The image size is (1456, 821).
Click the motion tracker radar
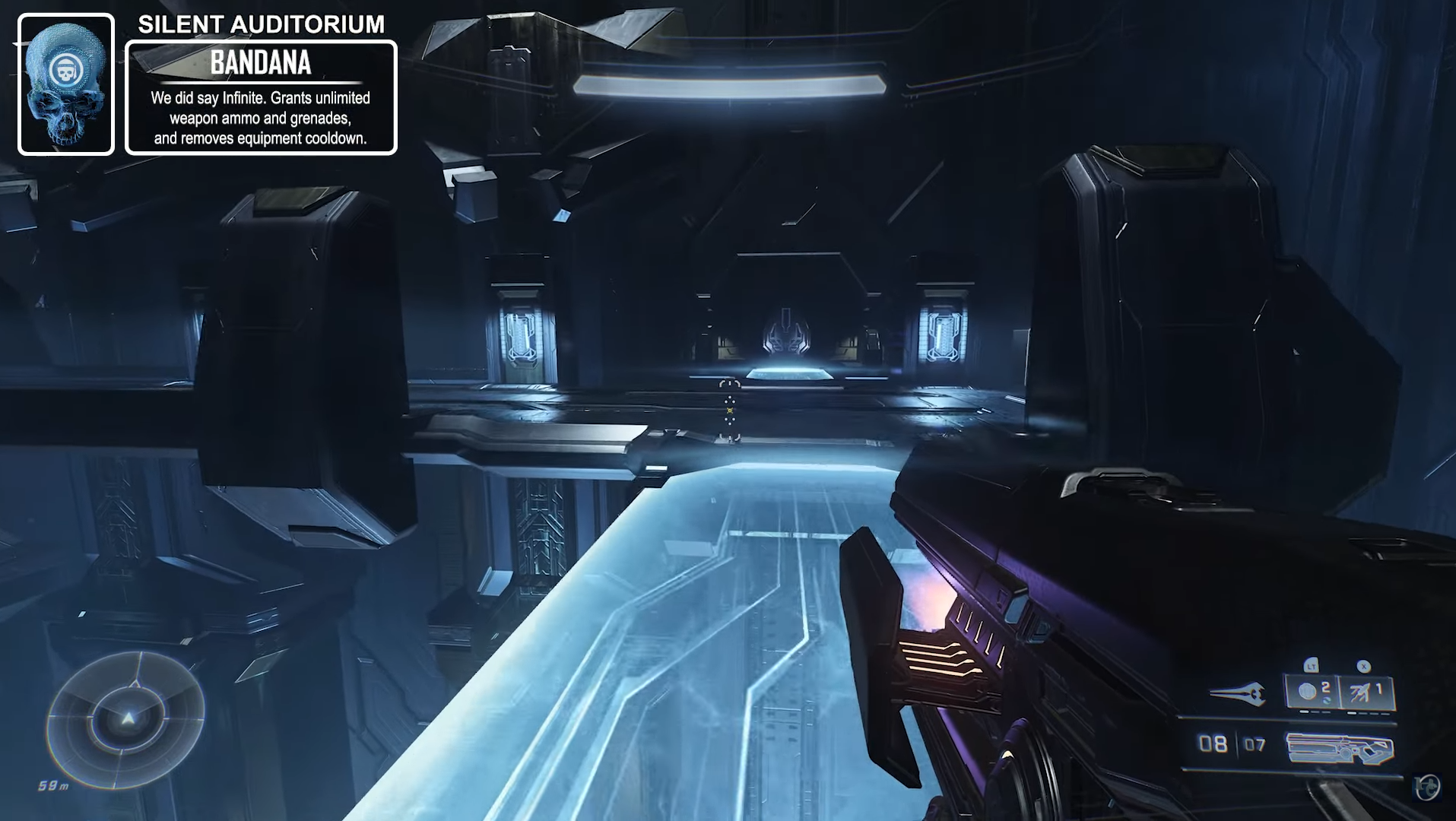[126, 718]
